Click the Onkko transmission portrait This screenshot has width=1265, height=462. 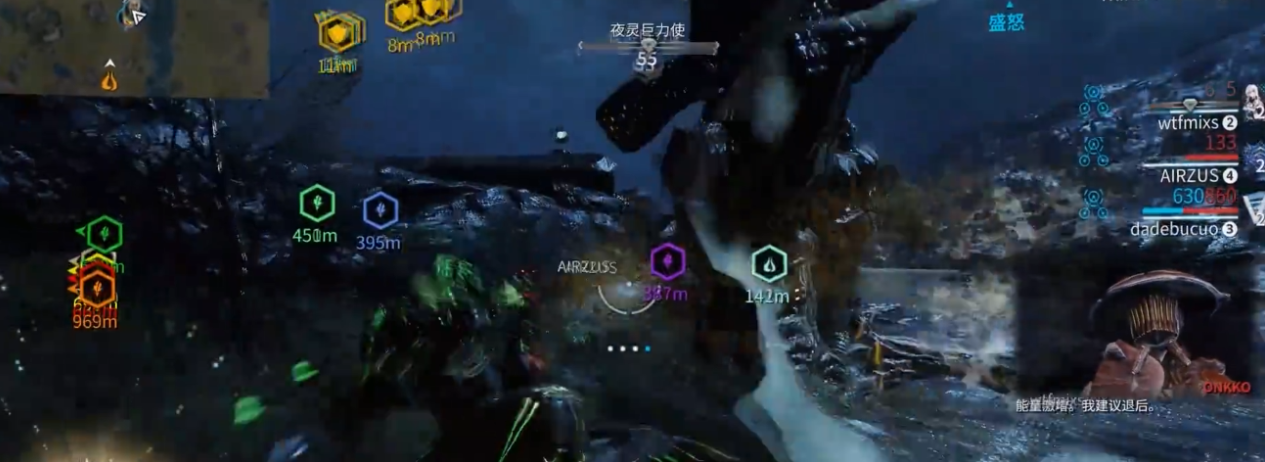1160,332
